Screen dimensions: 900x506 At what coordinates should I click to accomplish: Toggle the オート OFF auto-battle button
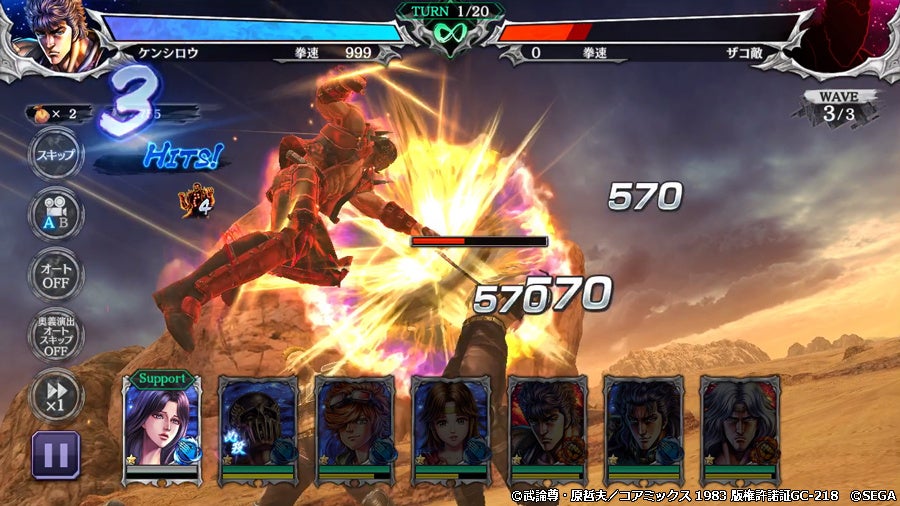[55, 273]
